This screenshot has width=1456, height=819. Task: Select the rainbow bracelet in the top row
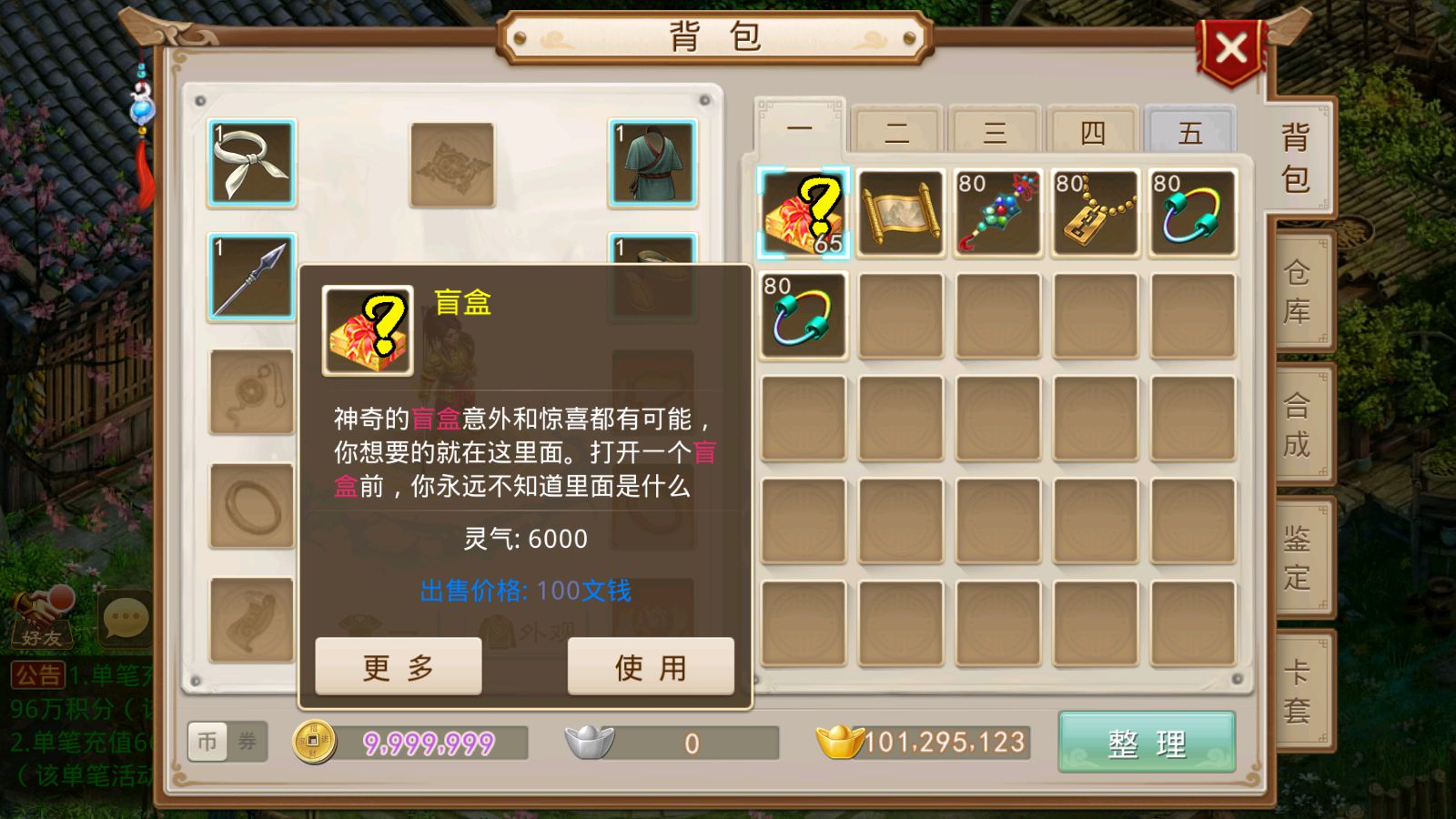tap(1192, 212)
